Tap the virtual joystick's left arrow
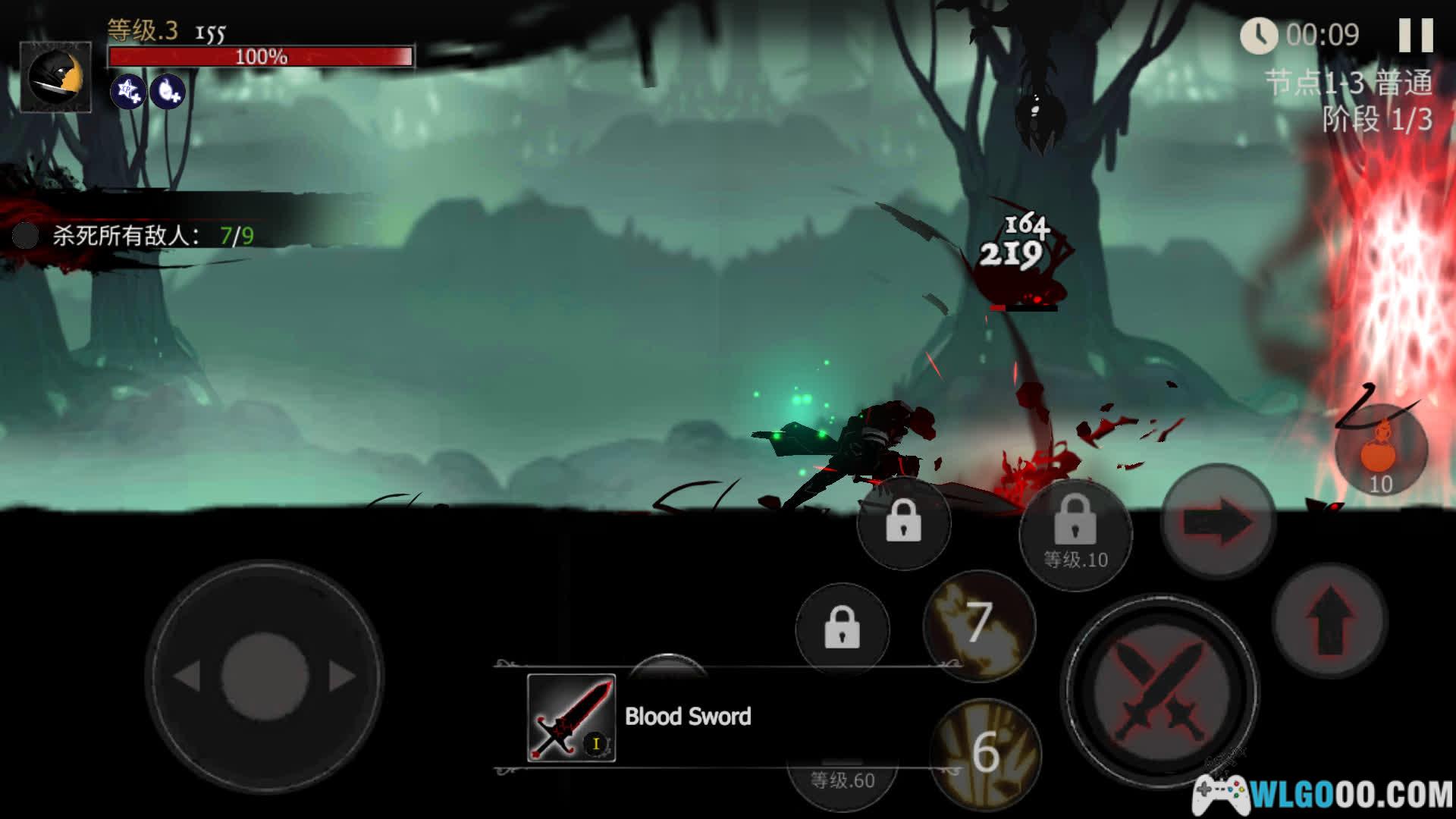 tap(187, 676)
